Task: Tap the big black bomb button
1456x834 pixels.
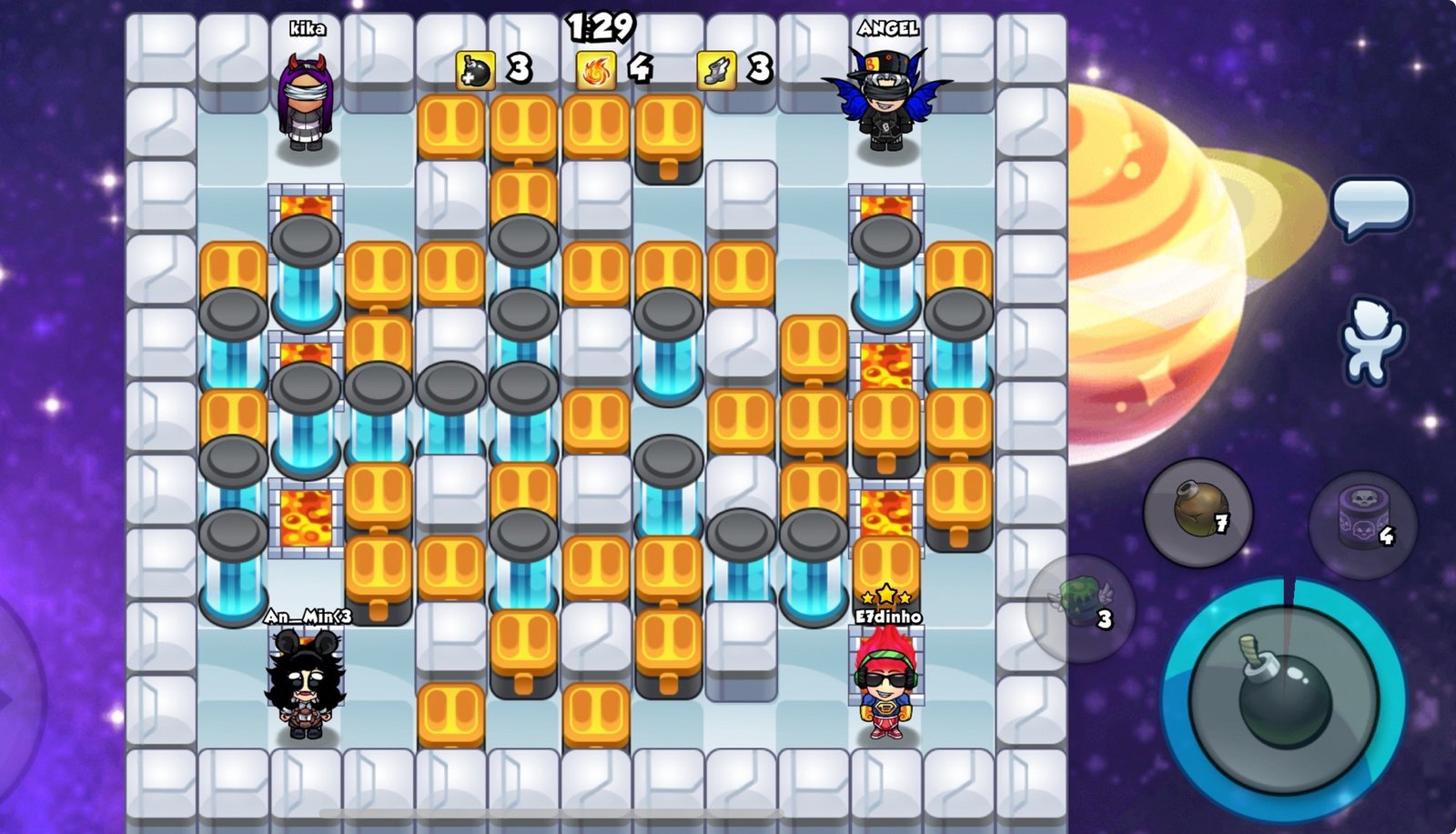Action: [1283, 700]
